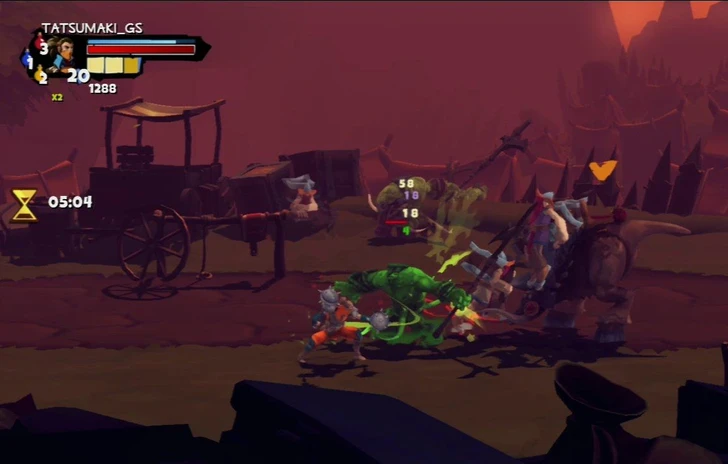728x464 pixels.
Task: Select the blue potion icon
Action: coord(27,60)
